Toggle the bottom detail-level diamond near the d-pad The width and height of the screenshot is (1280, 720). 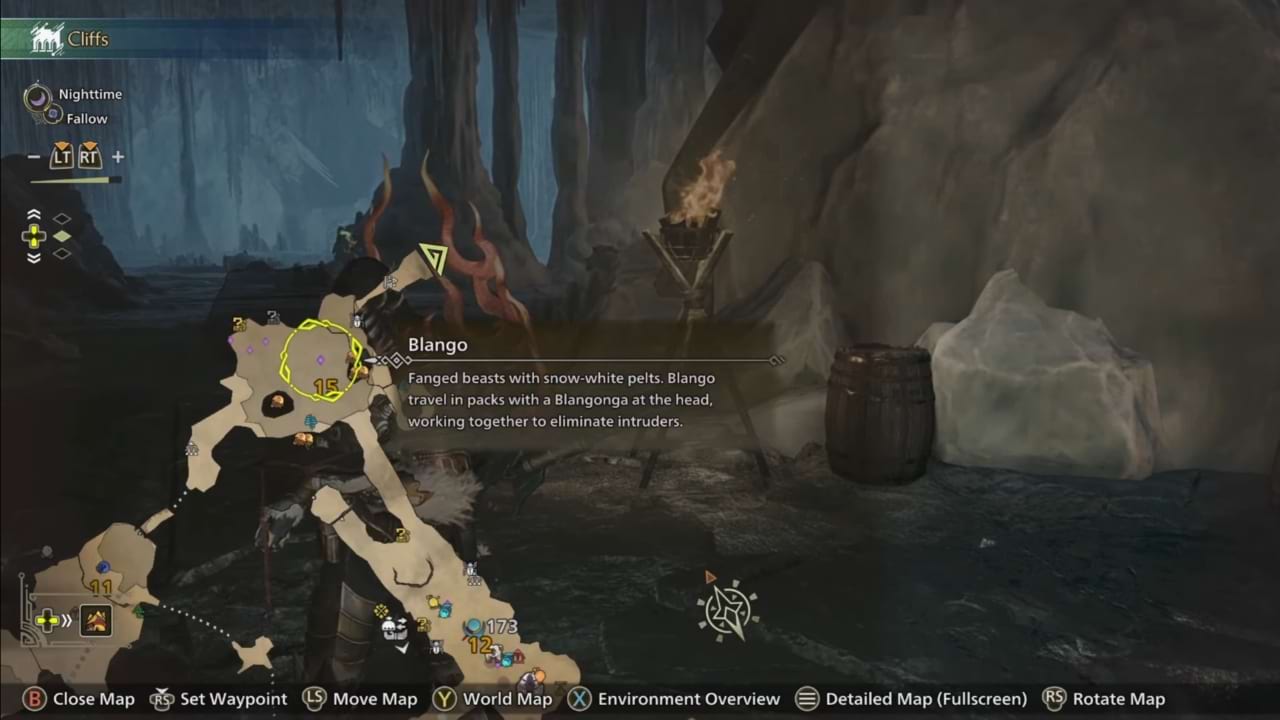62,254
